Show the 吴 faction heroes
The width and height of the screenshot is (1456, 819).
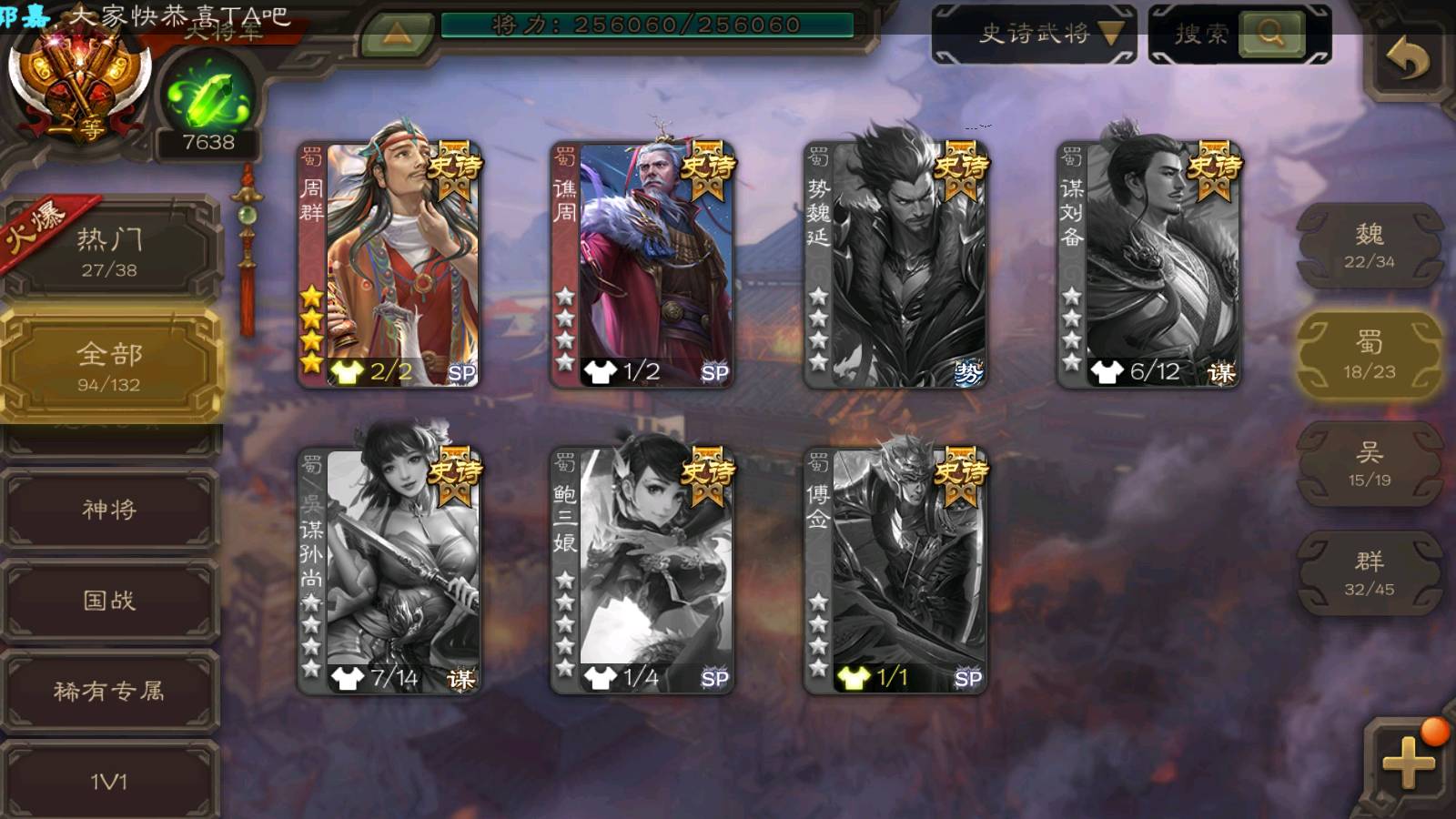click(1369, 464)
